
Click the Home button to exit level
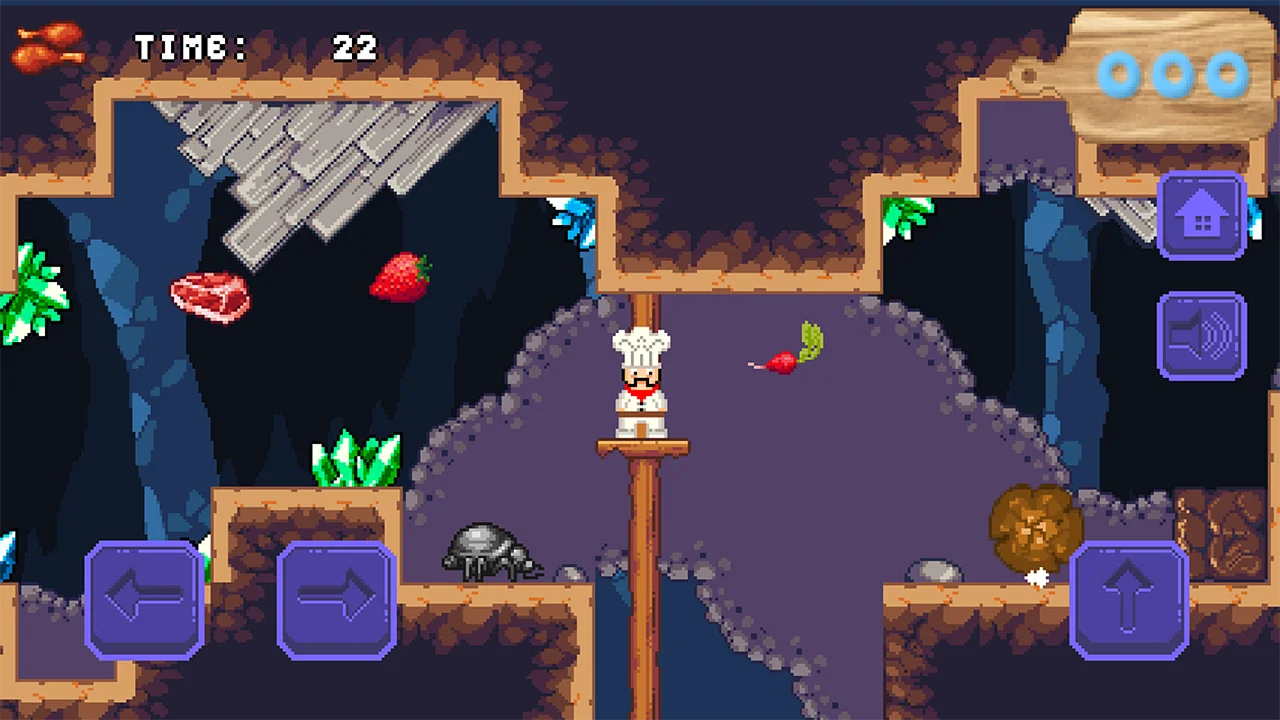pos(1202,215)
